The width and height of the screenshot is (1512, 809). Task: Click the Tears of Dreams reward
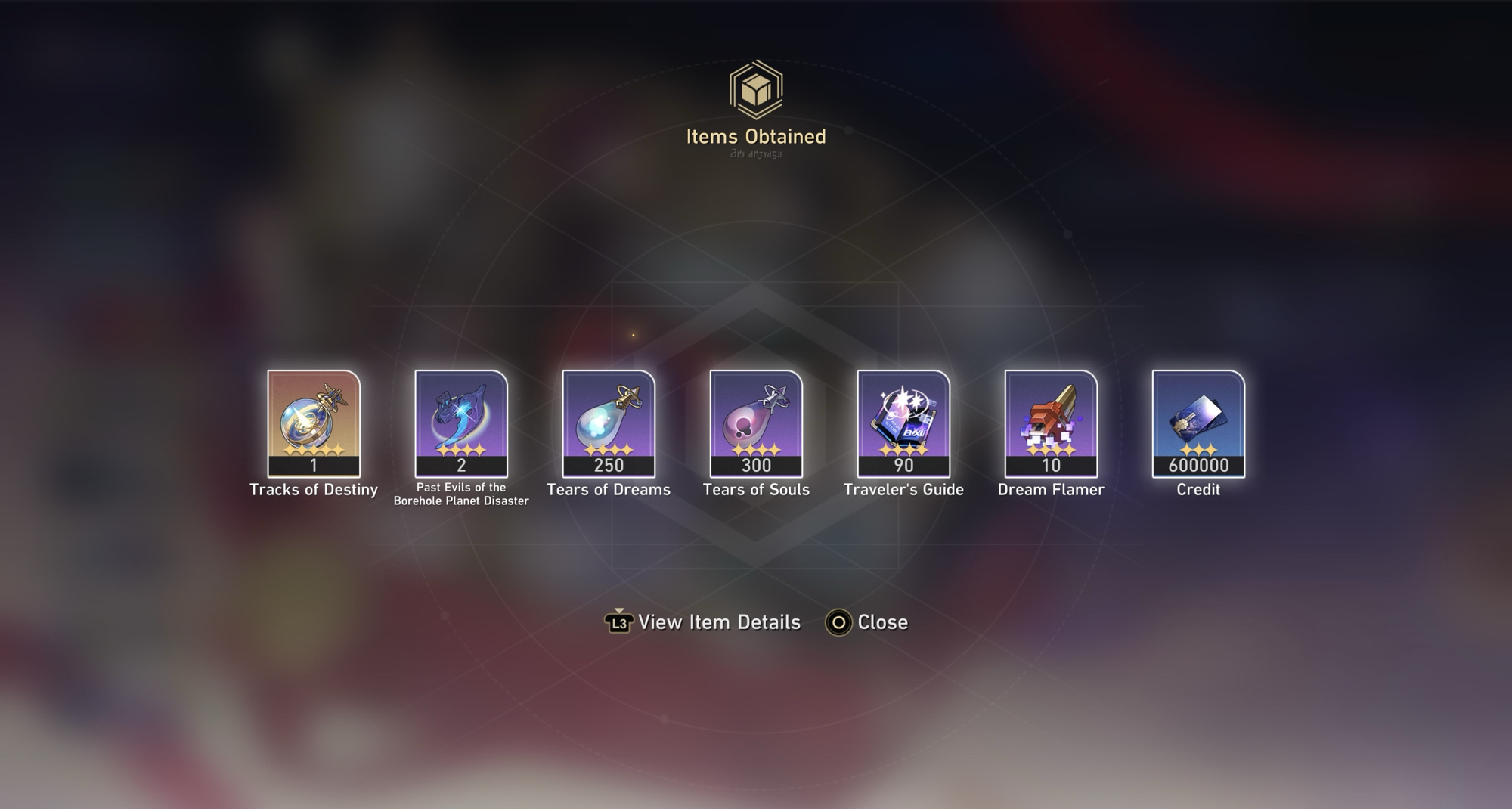point(609,423)
